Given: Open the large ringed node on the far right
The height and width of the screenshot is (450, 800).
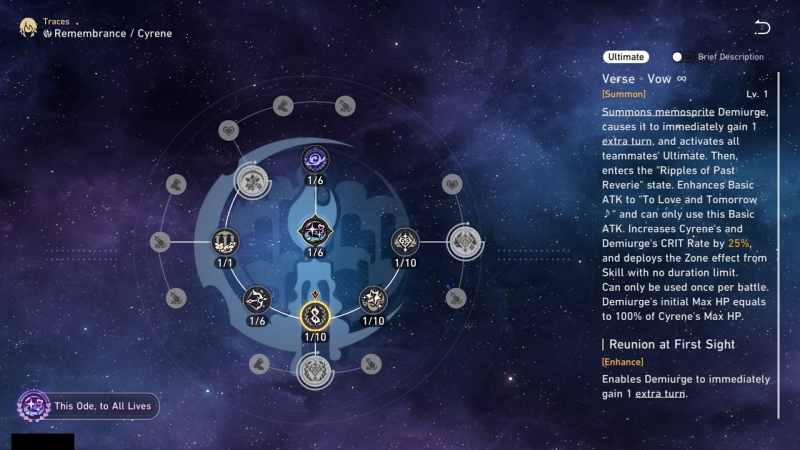Looking at the screenshot, I should (465, 241).
